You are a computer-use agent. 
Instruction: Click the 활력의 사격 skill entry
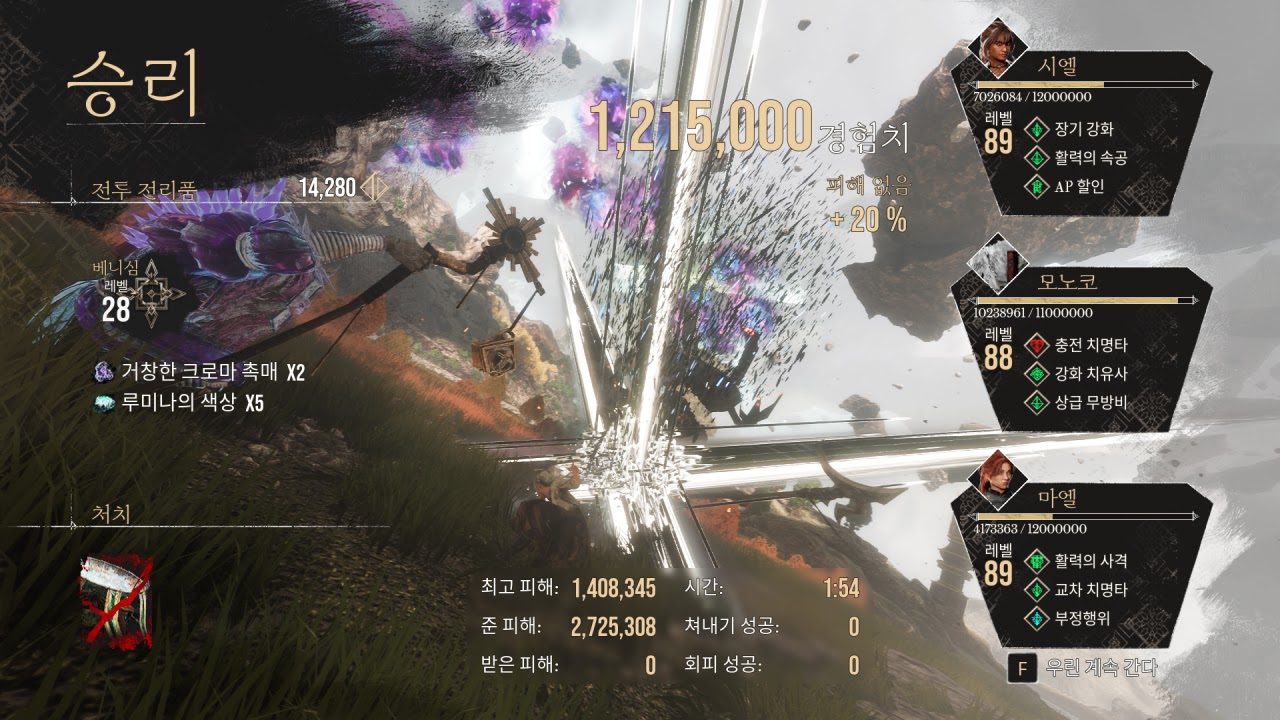click(1090, 561)
